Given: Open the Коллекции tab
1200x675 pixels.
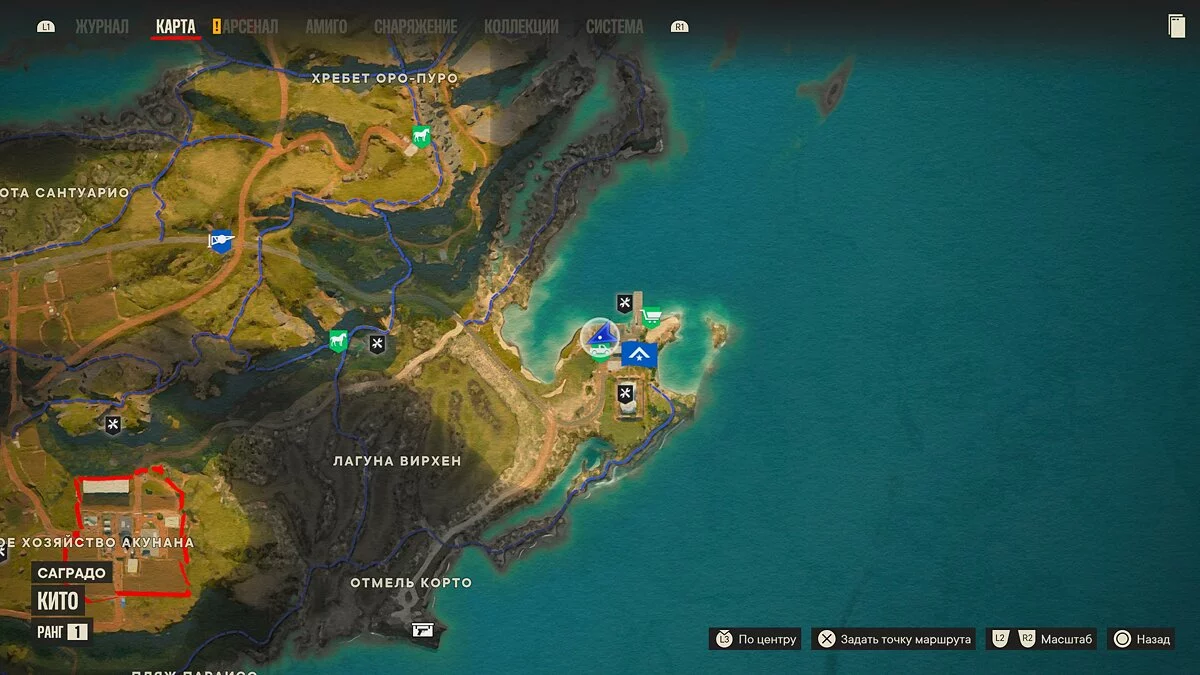Looking at the screenshot, I should coord(521,27).
